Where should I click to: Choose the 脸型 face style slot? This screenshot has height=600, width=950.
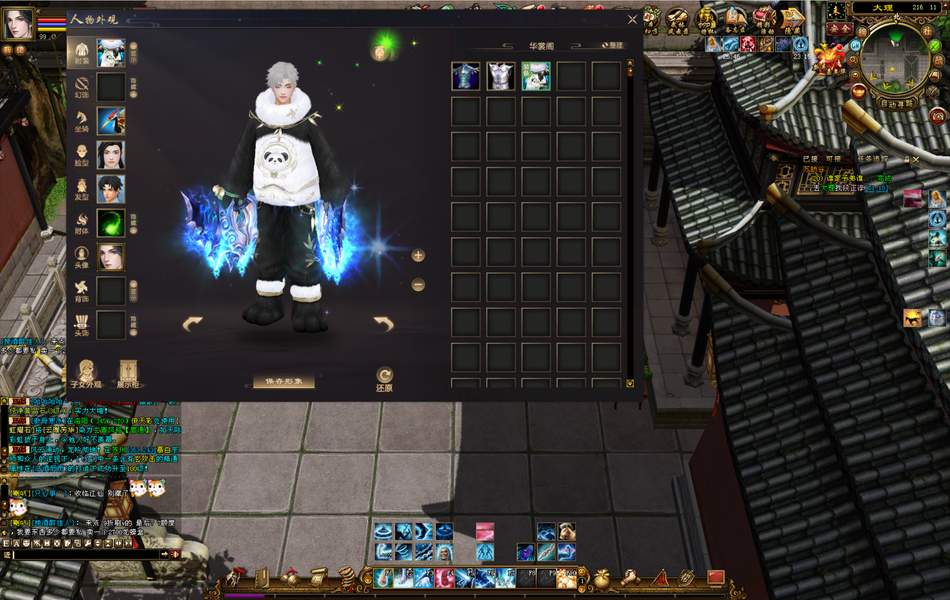point(111,155)
